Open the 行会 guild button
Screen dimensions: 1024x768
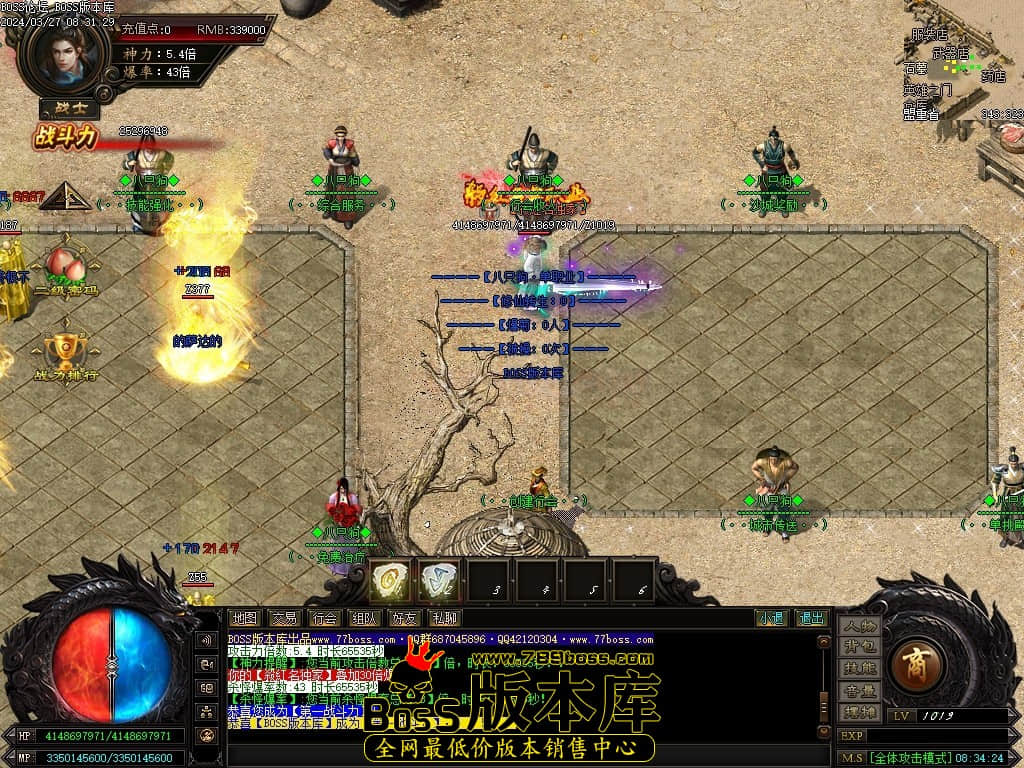click(323, 618)
